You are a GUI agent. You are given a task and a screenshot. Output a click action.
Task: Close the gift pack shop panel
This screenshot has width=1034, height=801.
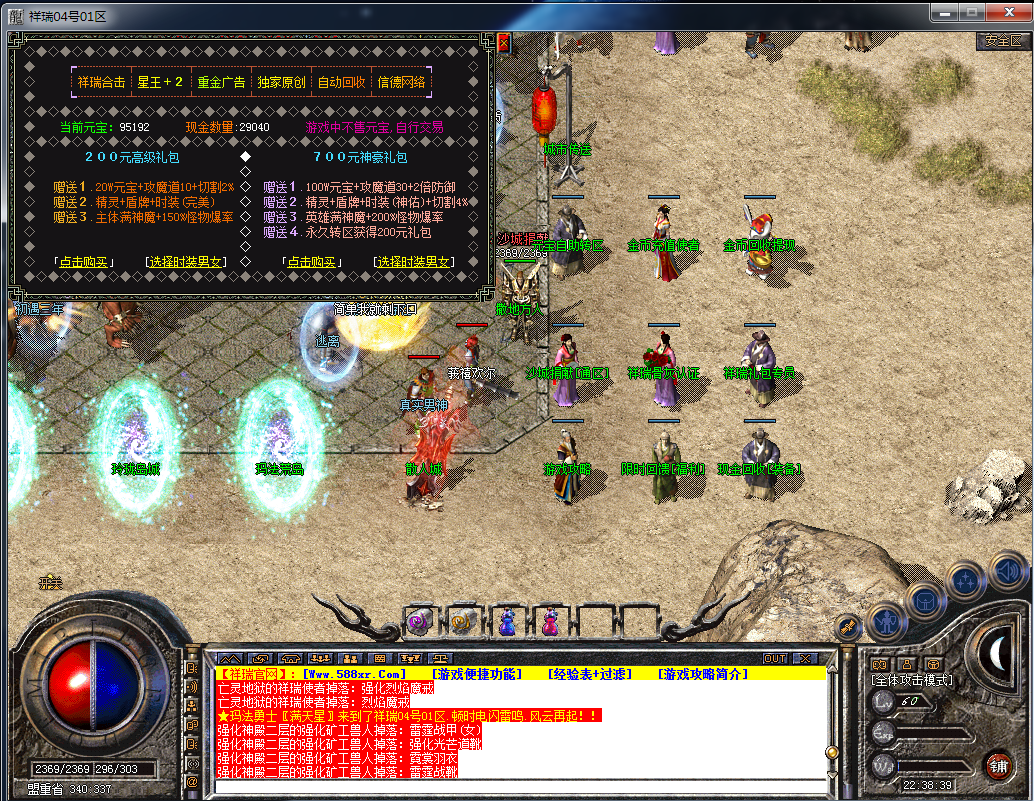tap(503, 43)
